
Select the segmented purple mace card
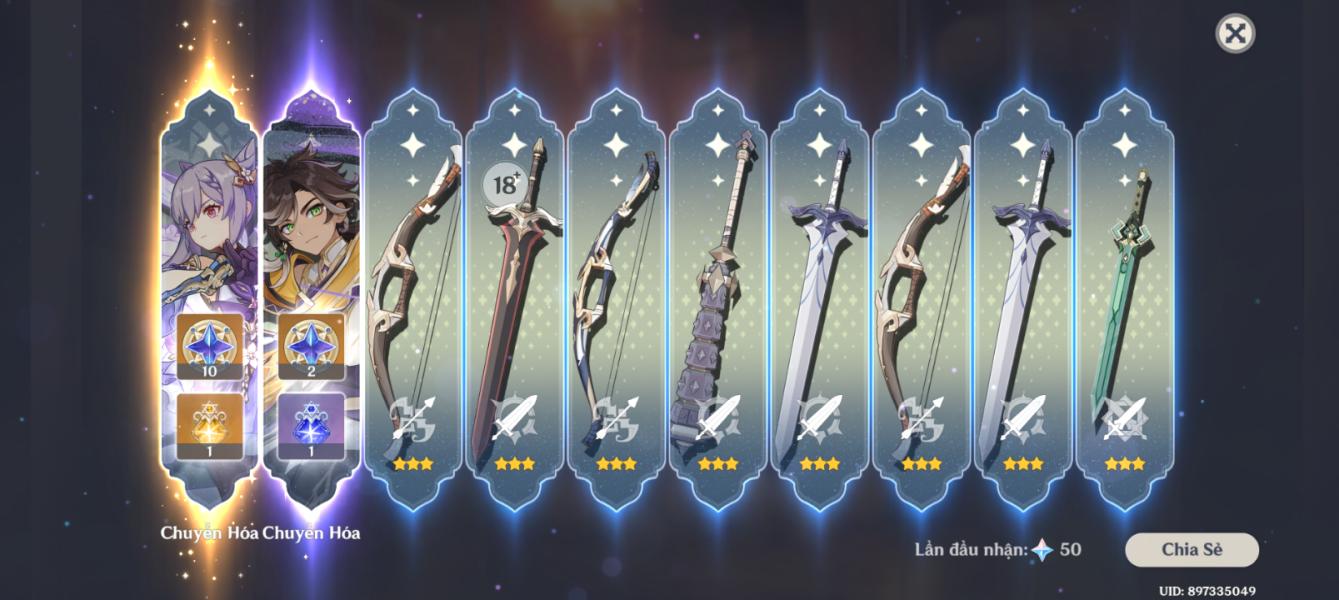718,300
